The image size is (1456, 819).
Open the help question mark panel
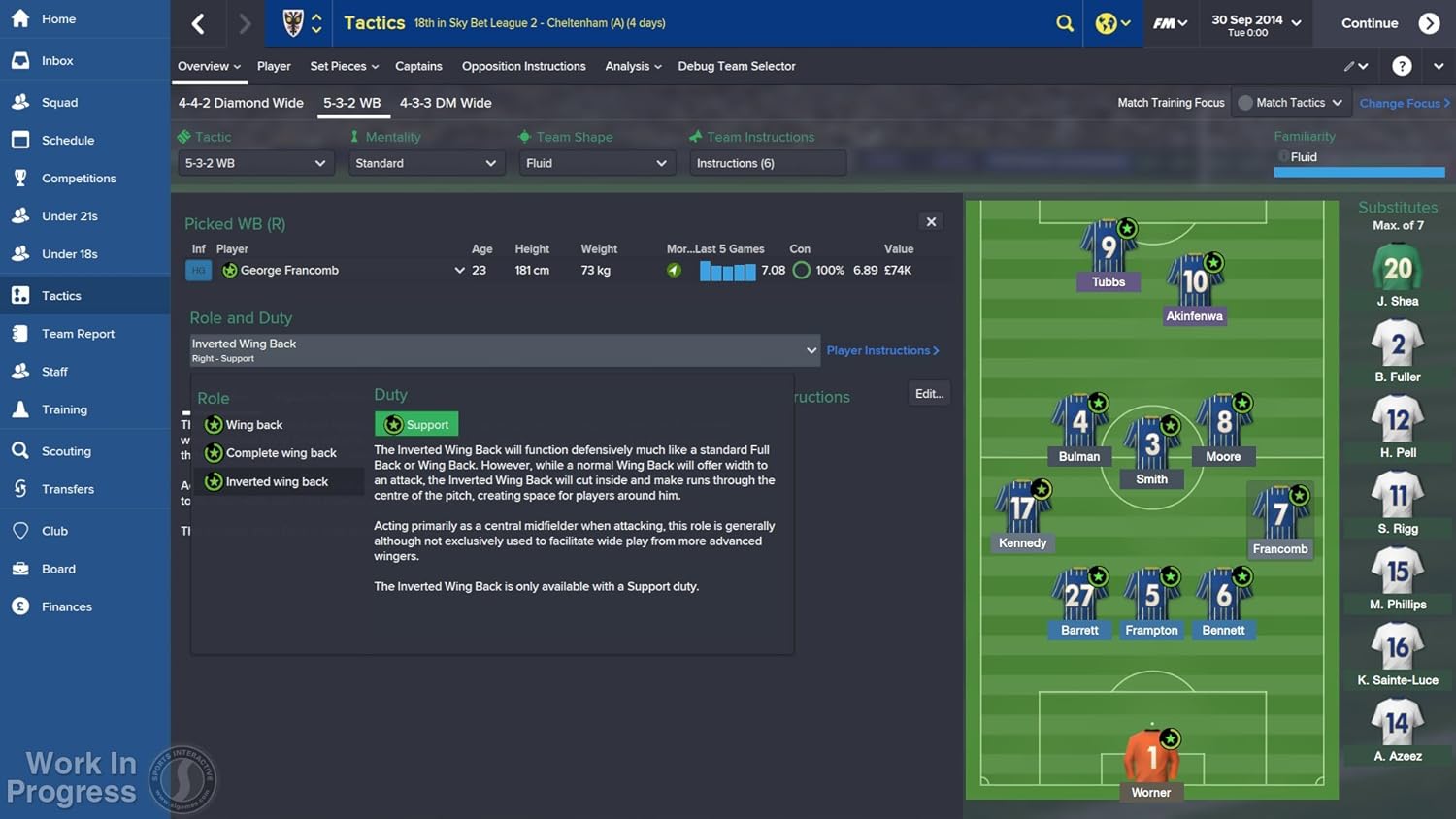(x=1401, y=65)
